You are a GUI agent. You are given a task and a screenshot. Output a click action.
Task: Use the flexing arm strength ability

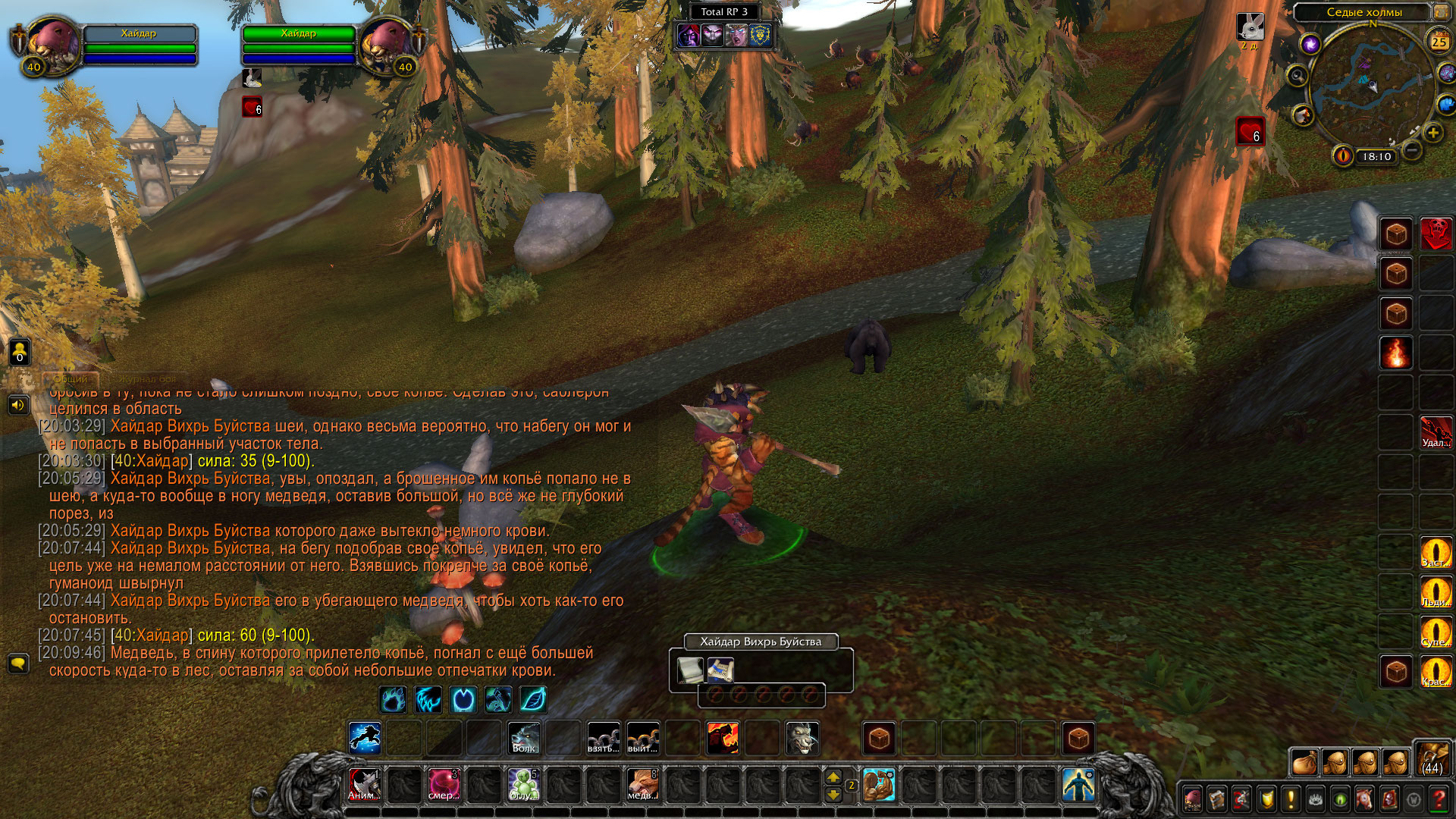click(879, 785)
